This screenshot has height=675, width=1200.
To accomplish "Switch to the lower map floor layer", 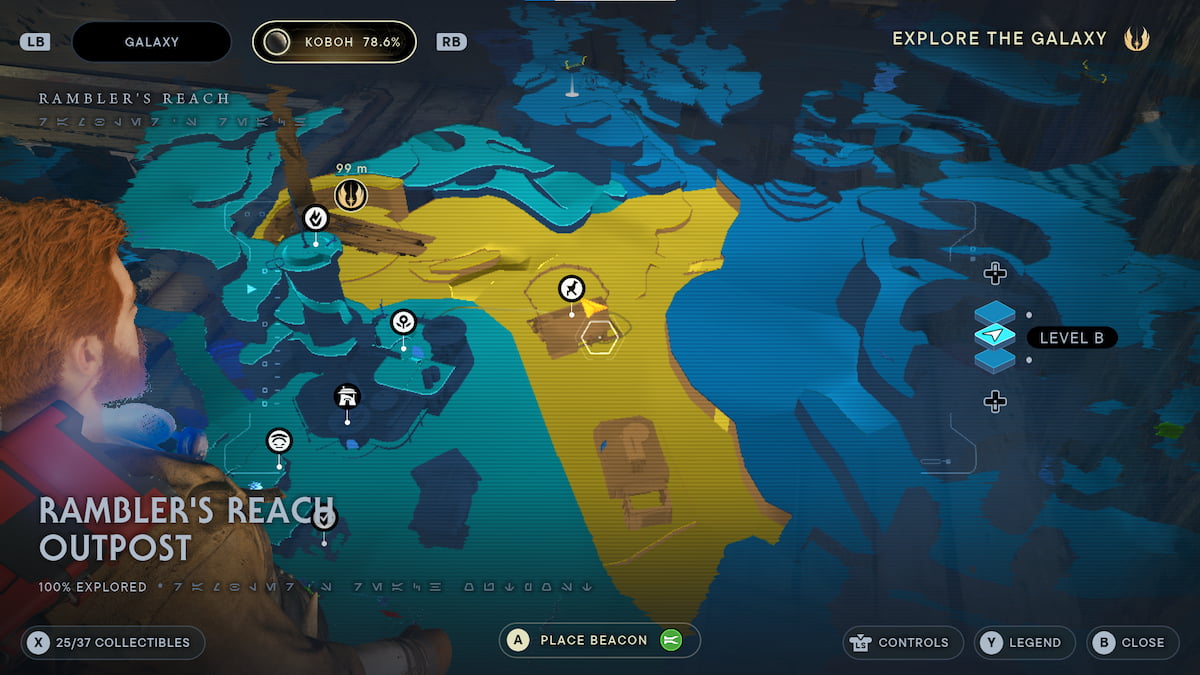I will [x=995, y=402].
